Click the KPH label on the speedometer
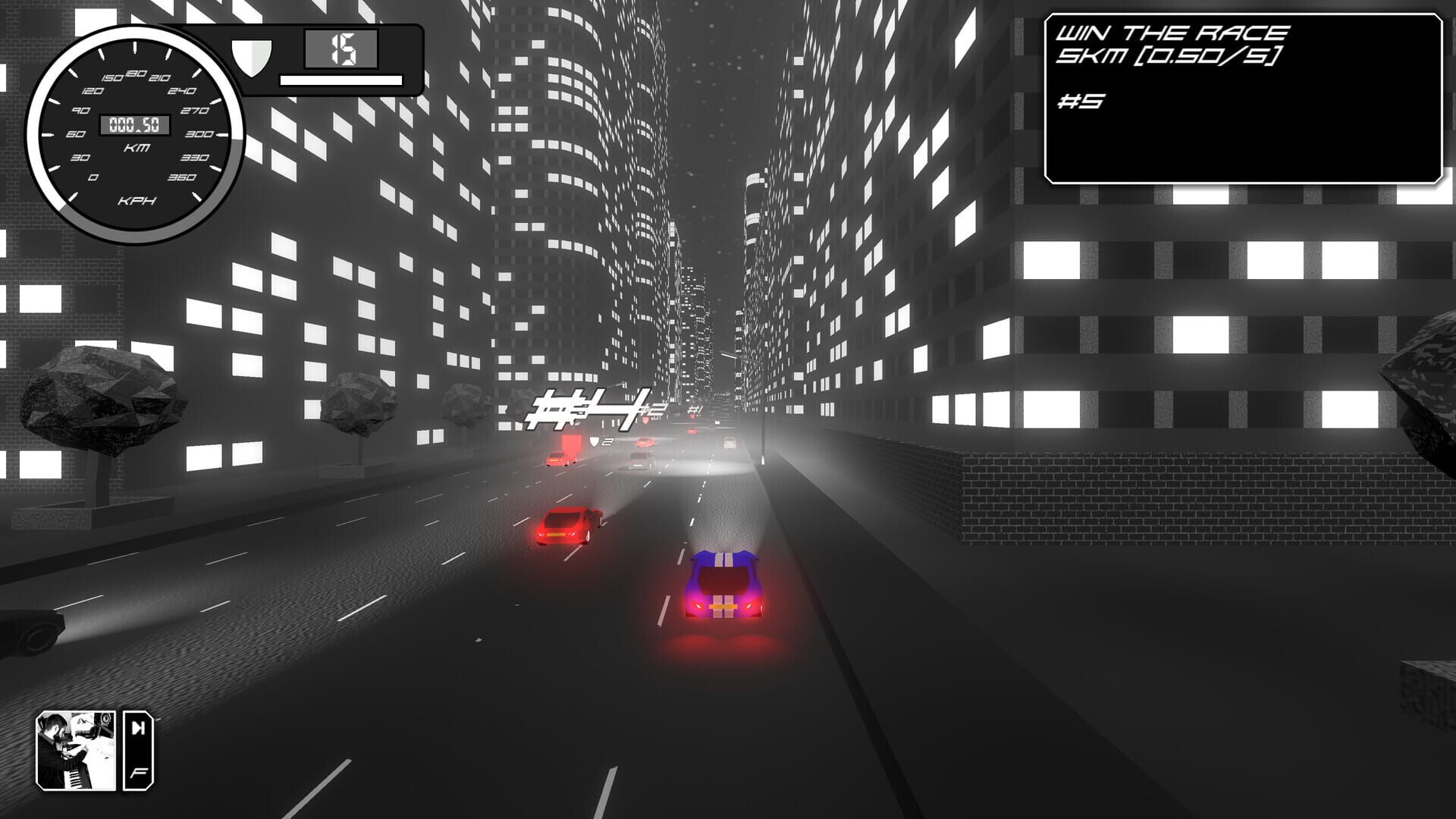The height and width of the screenshot is (819, 1456). tap(136, 200)
